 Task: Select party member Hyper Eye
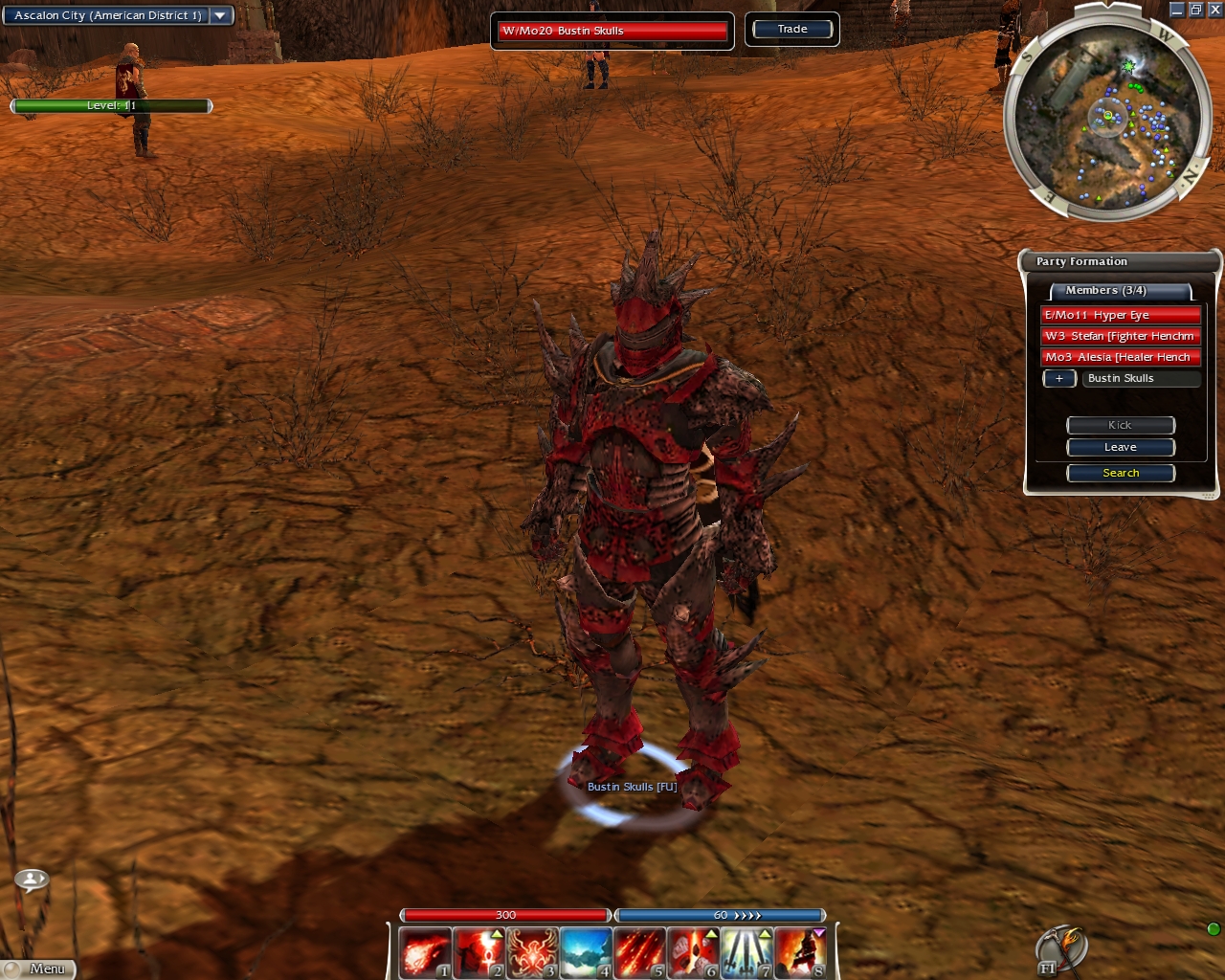pyautogui.click(x=1120, y=315)
